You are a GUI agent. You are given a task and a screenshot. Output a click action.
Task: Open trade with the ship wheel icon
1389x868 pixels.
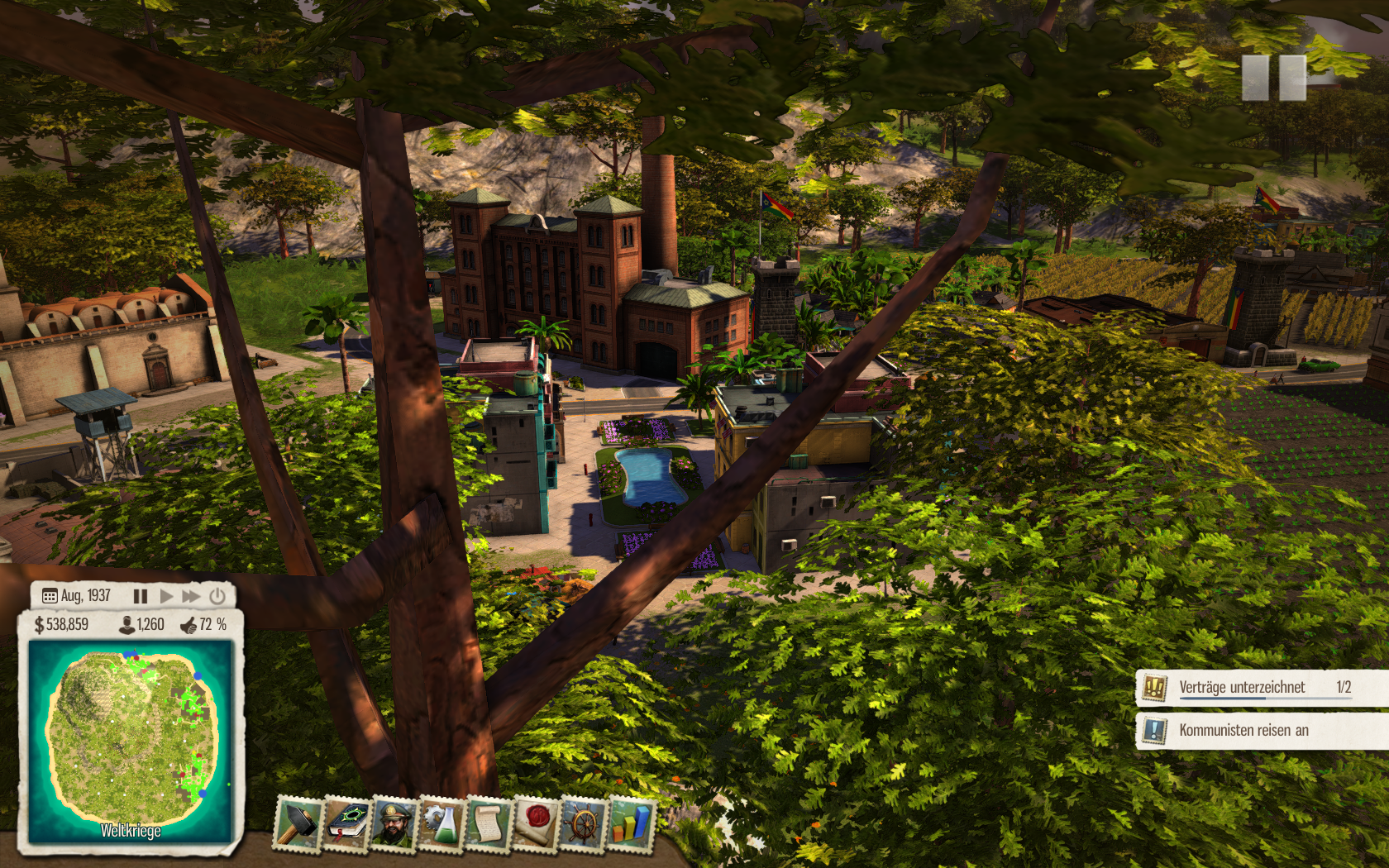point(584,823)
